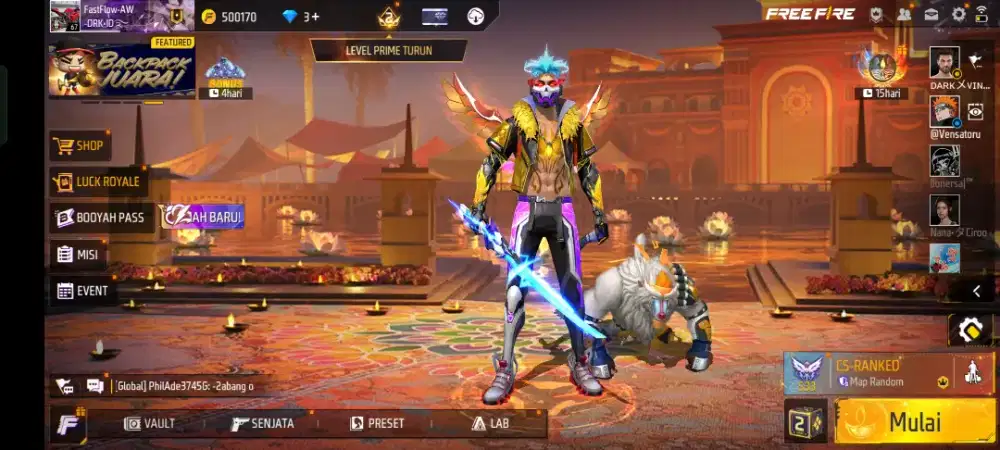Open the Booyah Pass
1000x450 pixels.
point(101,217)
